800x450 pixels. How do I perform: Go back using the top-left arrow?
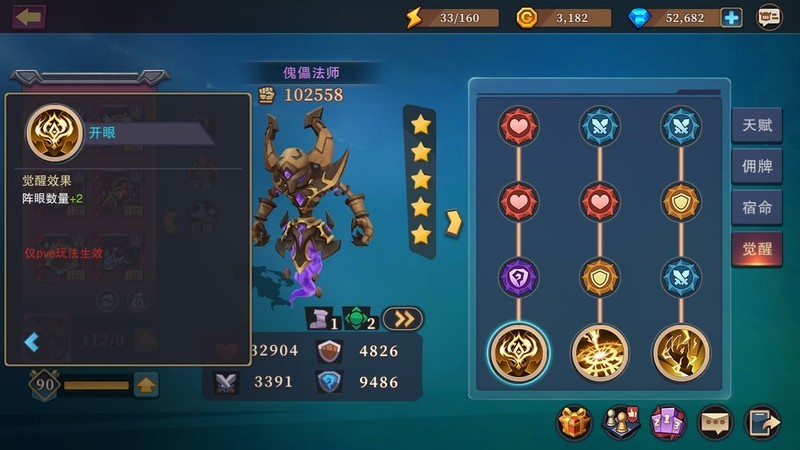[29, 17]
